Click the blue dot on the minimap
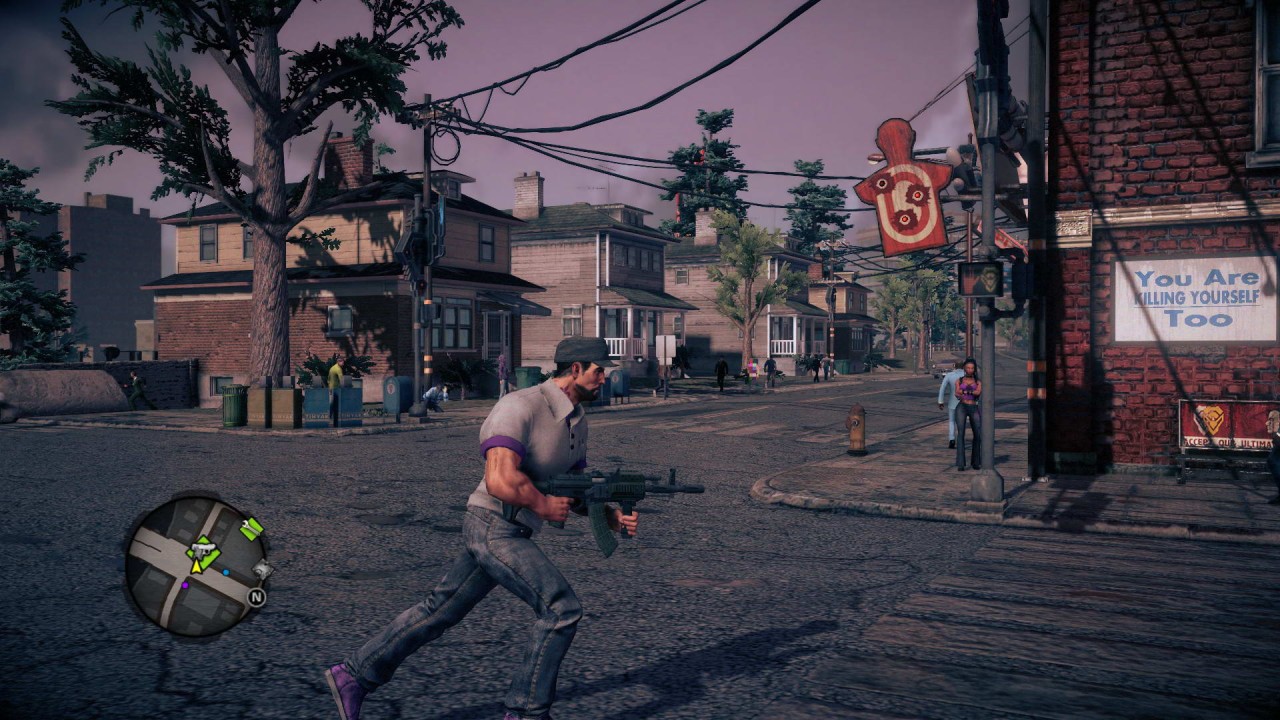This screenshot has width=1280, height=720. (x=225, y=573)
